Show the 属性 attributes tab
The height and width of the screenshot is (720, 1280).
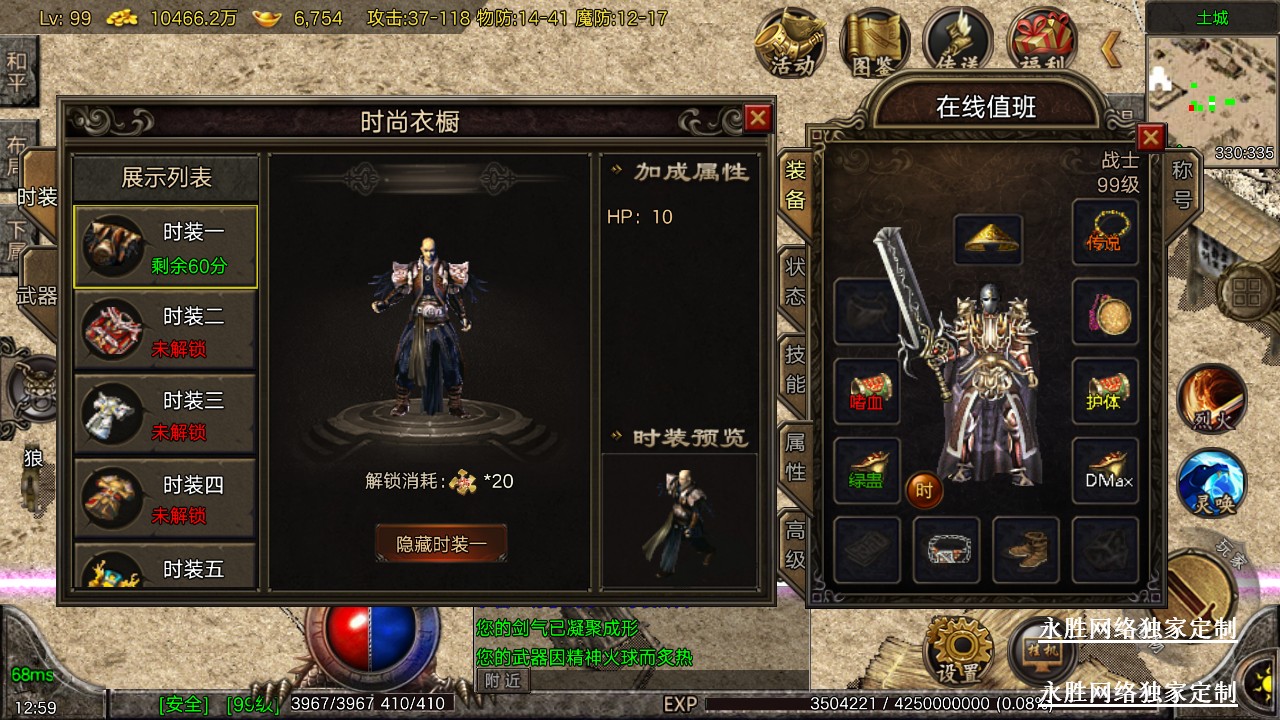point(795,456)
